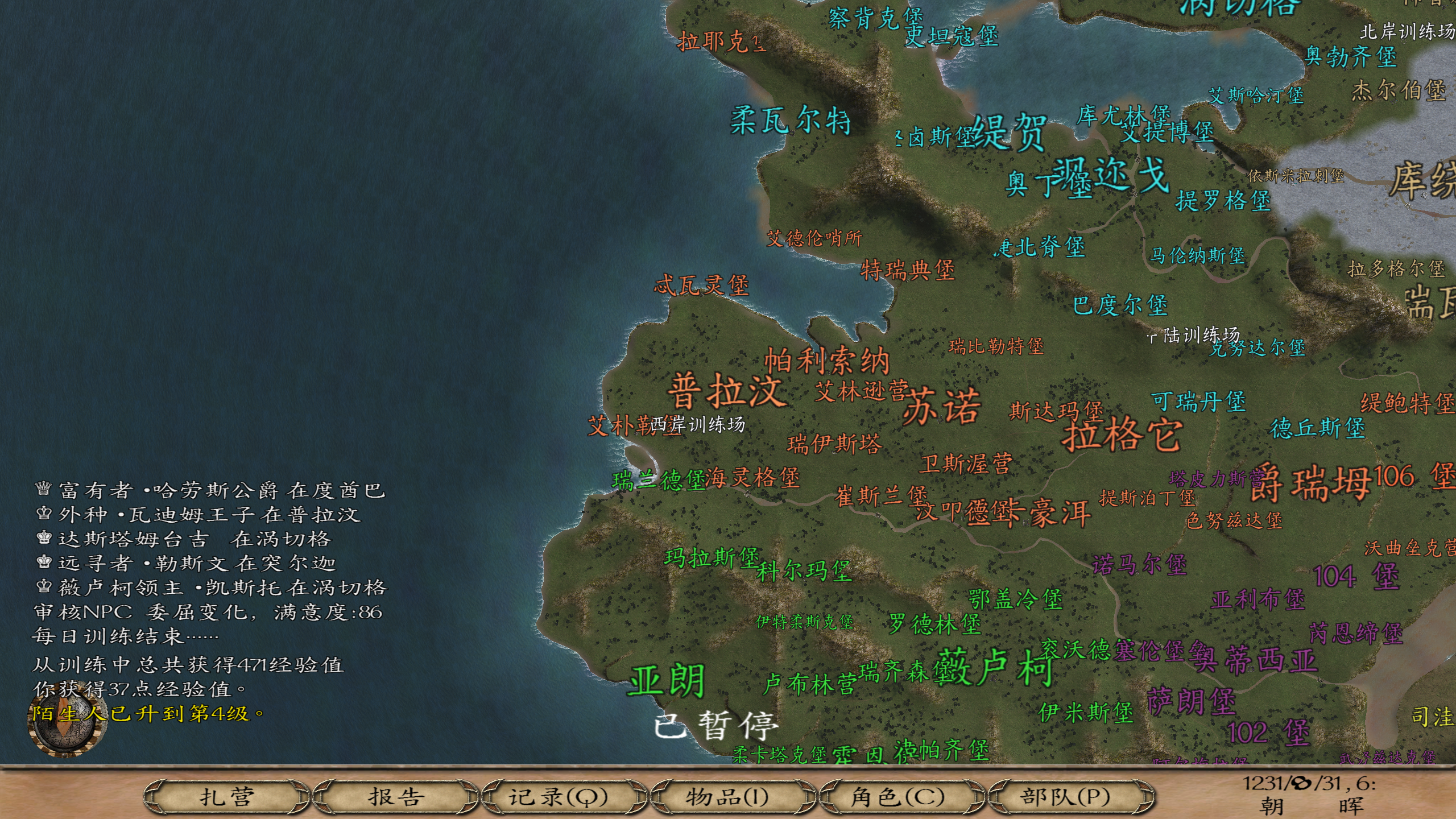View the 角色(C) character sheet

pos(899,796)
